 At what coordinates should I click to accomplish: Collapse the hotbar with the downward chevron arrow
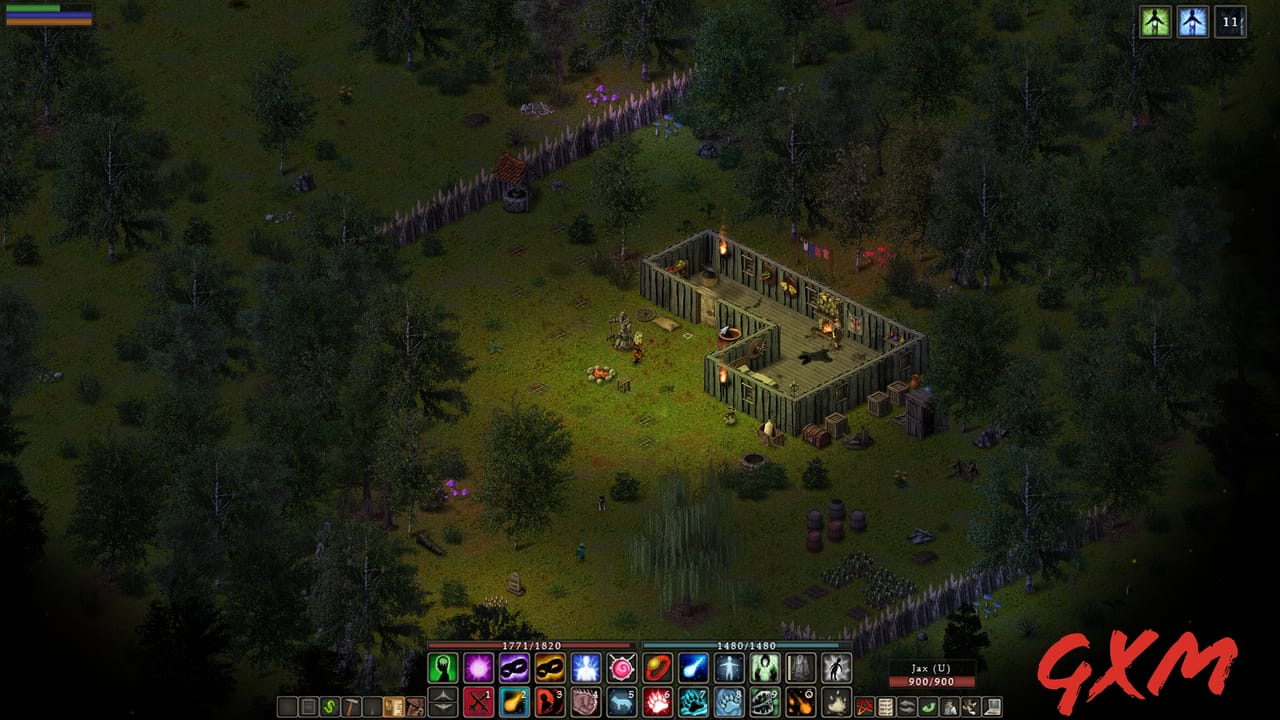coord(444,707)
